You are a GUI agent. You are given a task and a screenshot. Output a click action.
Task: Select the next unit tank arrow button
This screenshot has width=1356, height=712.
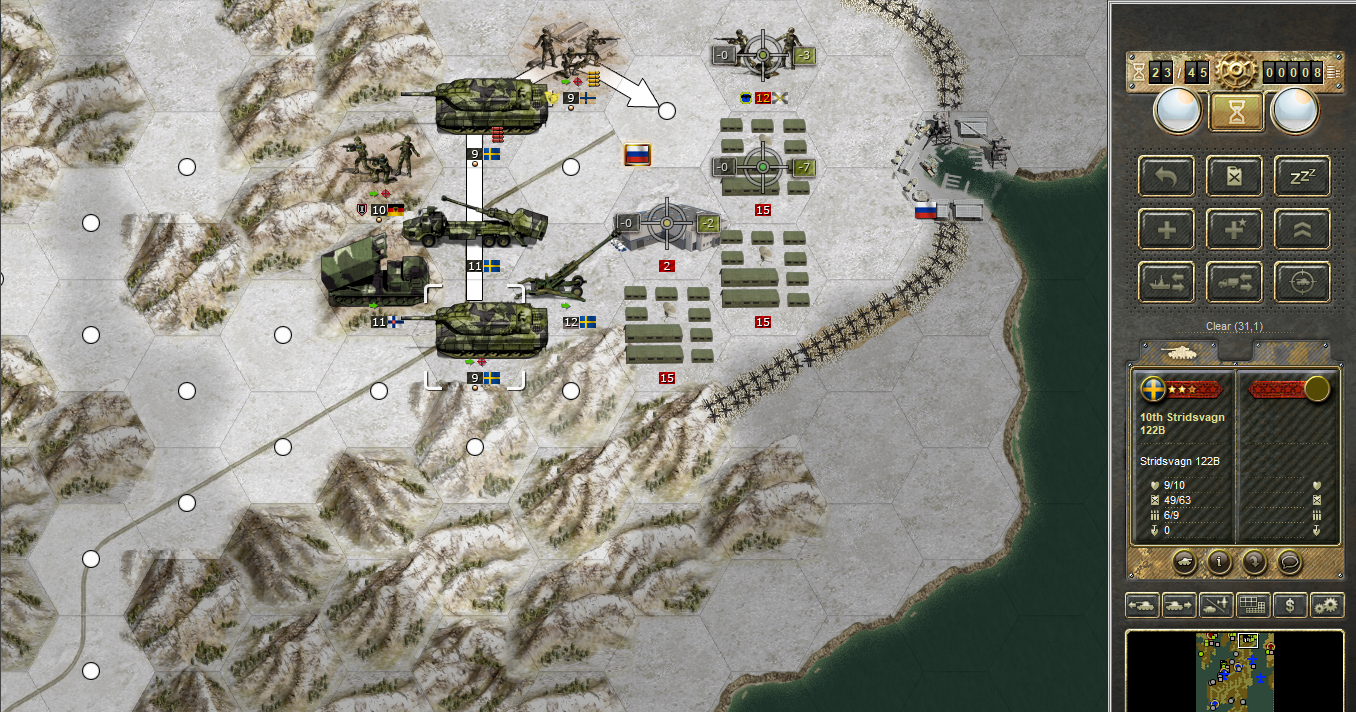pyautogui.click(x=1178, y=605)
